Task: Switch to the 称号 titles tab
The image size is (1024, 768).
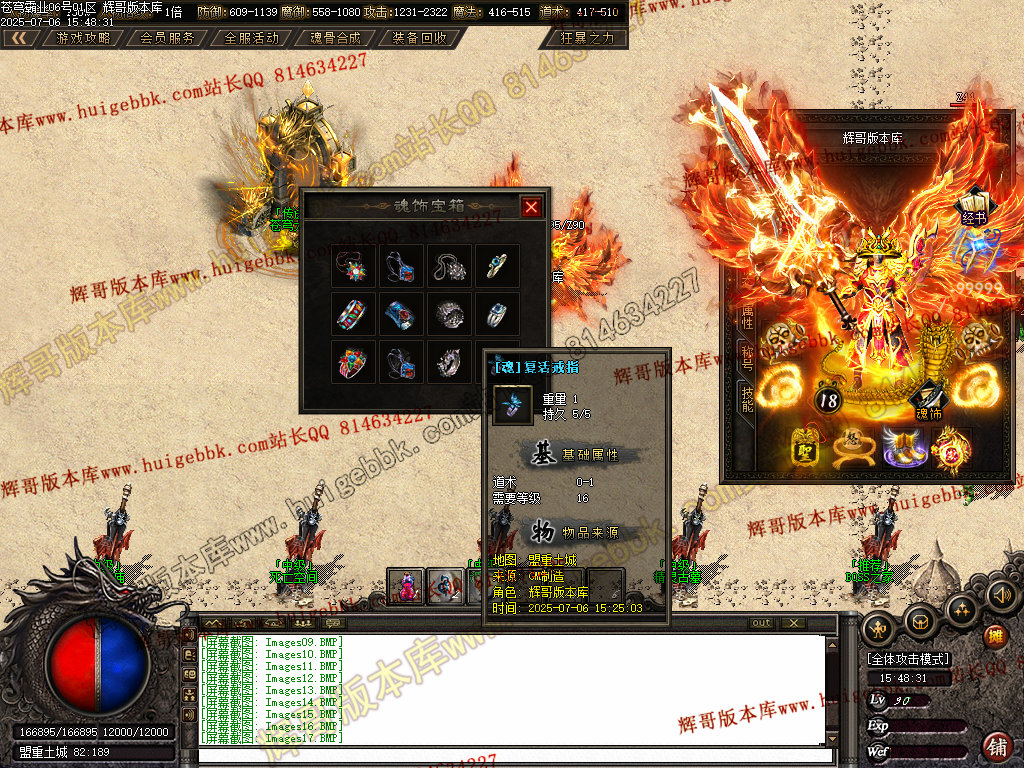Action: coord(747,357)
